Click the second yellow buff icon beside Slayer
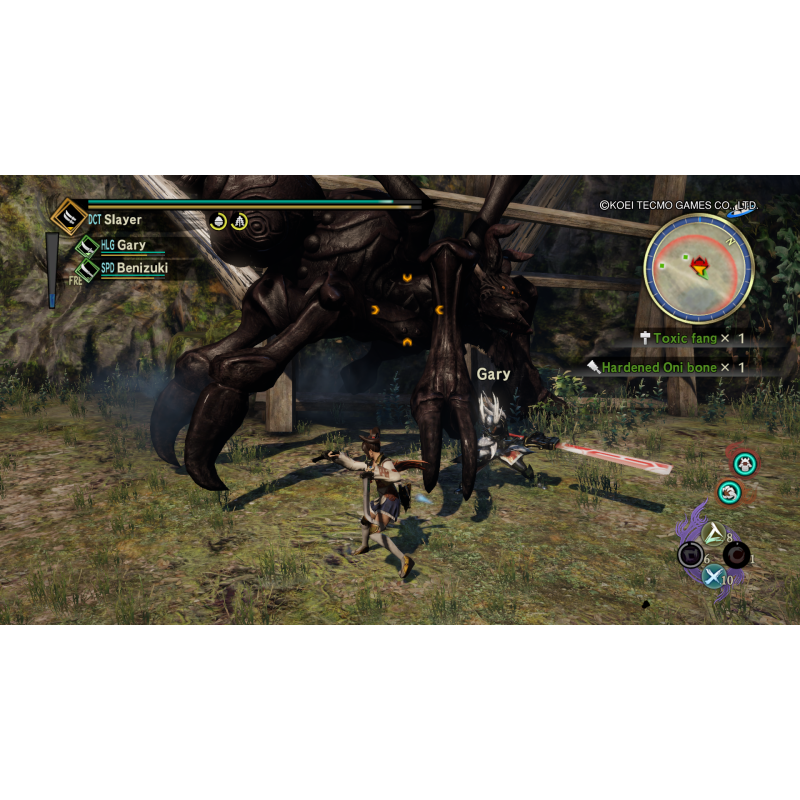The width and height of the screenshot is (800, 800). click(239, 221)
